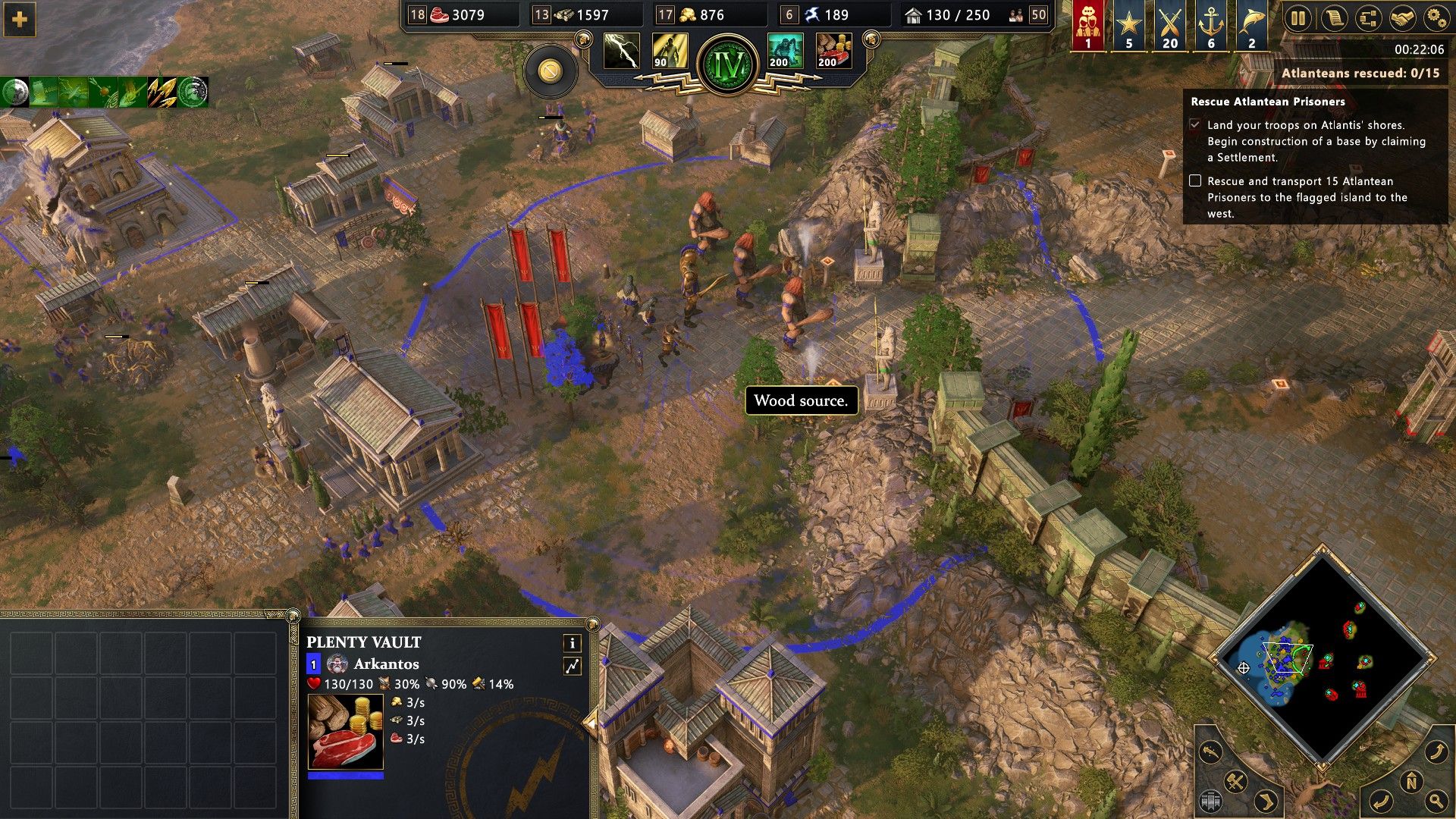Viewport: 1456px width, 819px height.
Task: Click the magnifier button beside the minimap
Action: 1437,799
